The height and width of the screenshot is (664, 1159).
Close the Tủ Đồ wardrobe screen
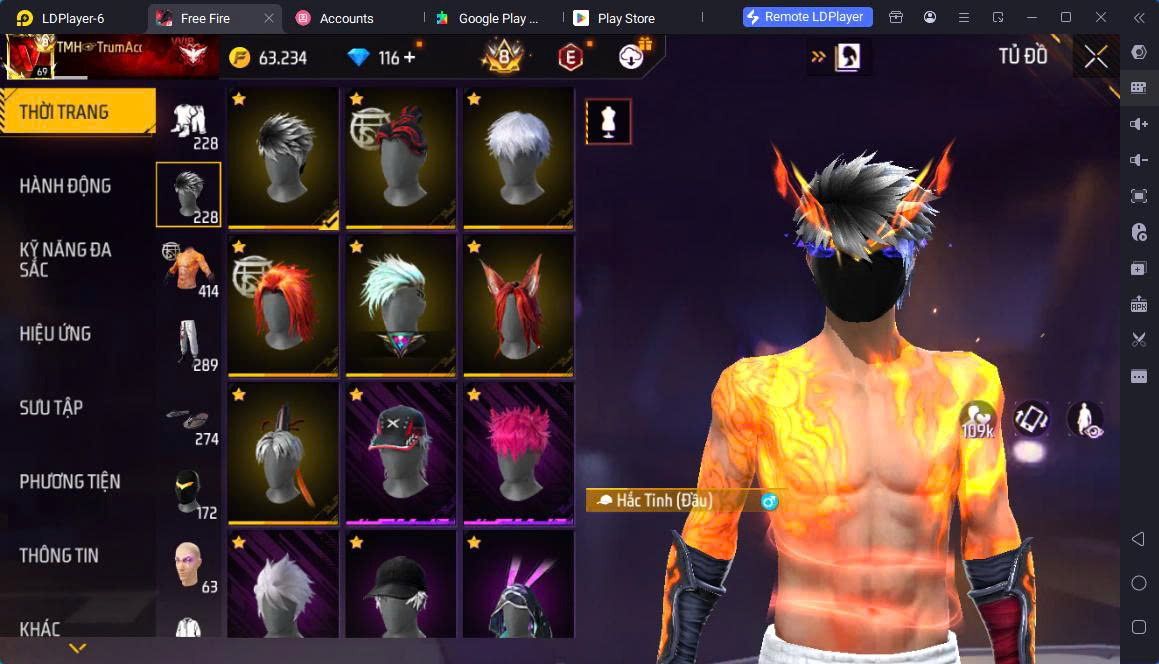tap(1096, 57)
